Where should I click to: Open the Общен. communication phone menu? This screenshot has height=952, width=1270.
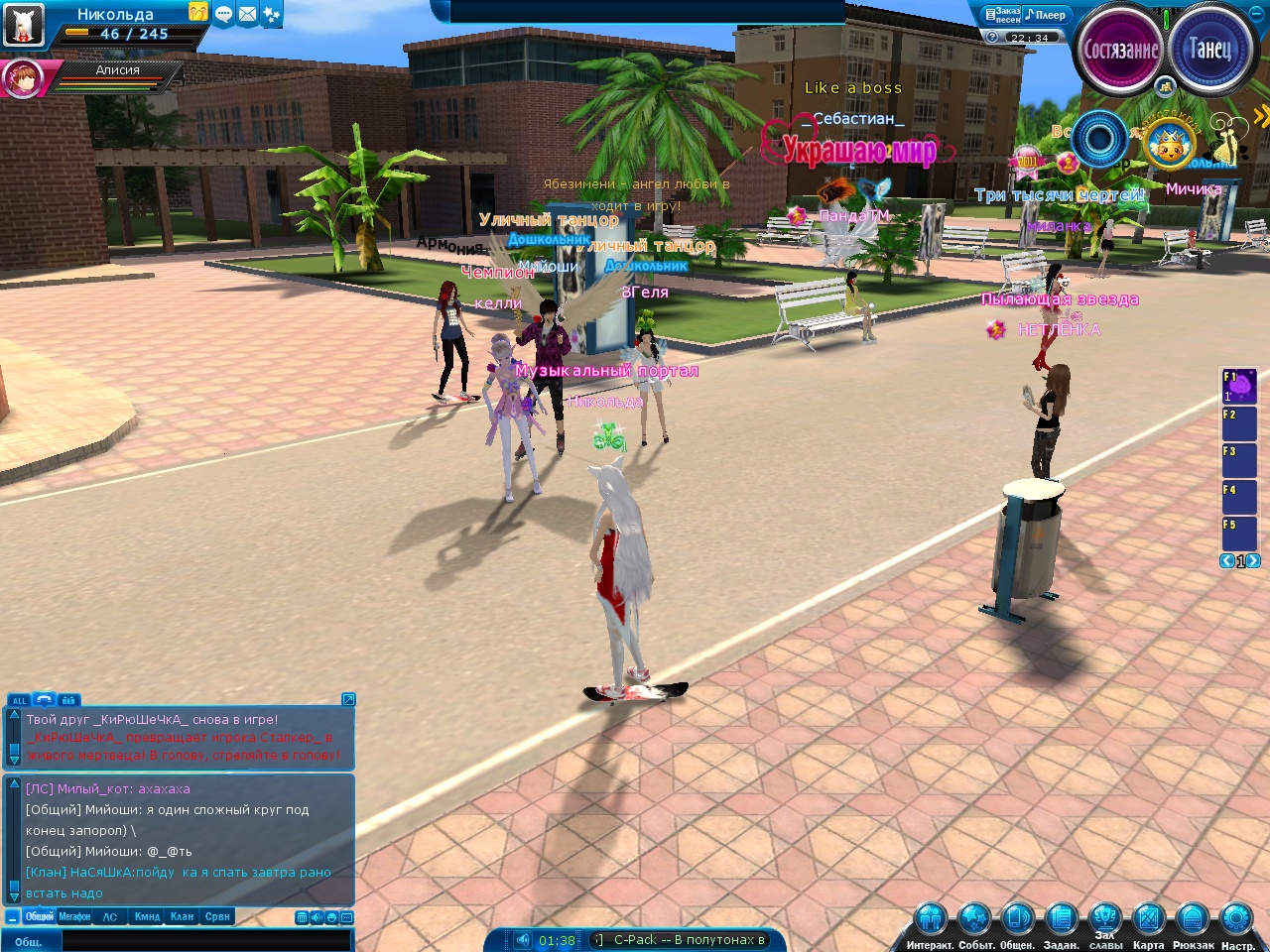click(x=1017, y=920)
